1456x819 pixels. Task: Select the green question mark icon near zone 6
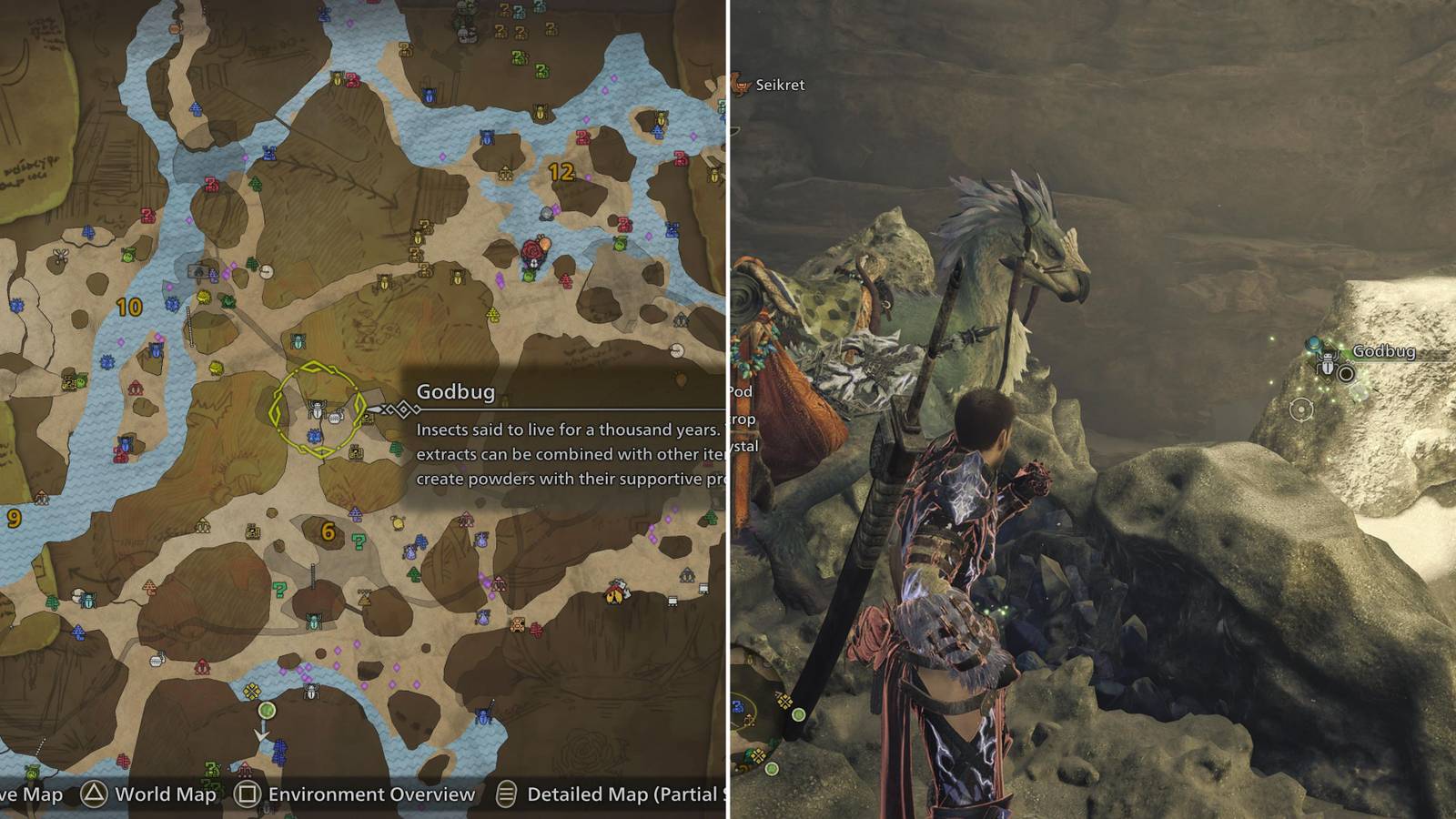click(359, 541)
